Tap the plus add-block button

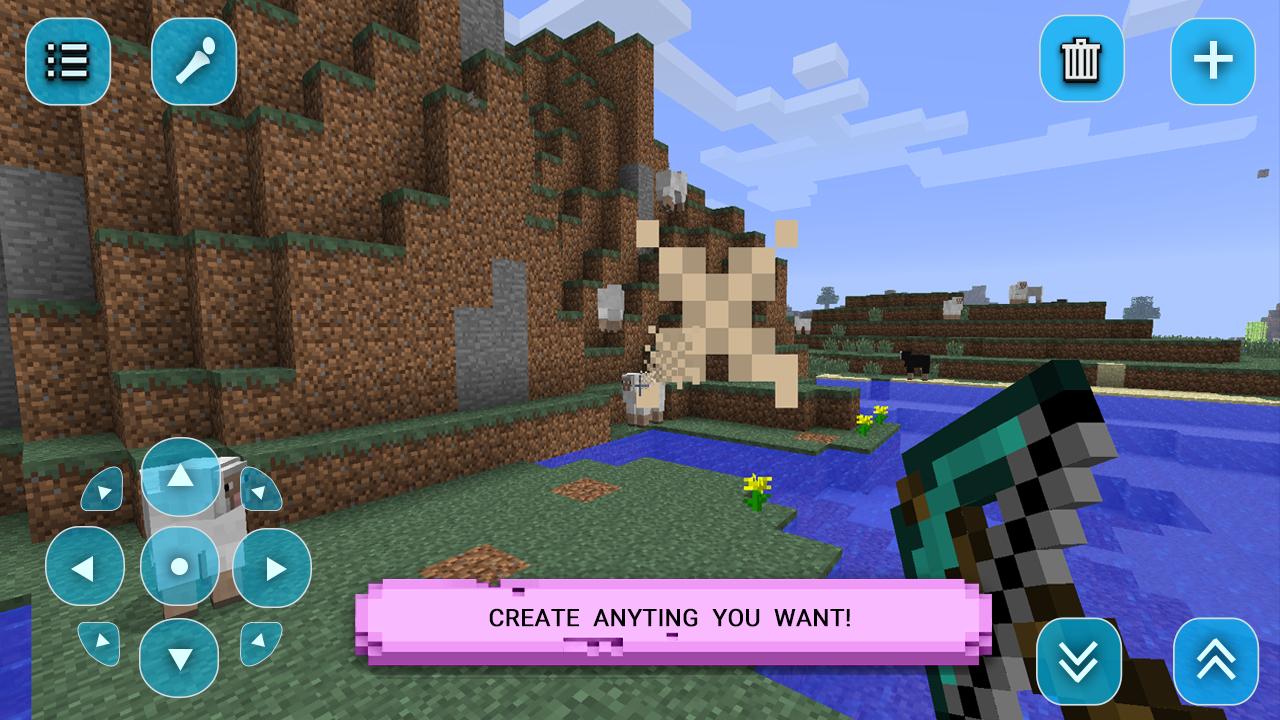coord(1212,61)
